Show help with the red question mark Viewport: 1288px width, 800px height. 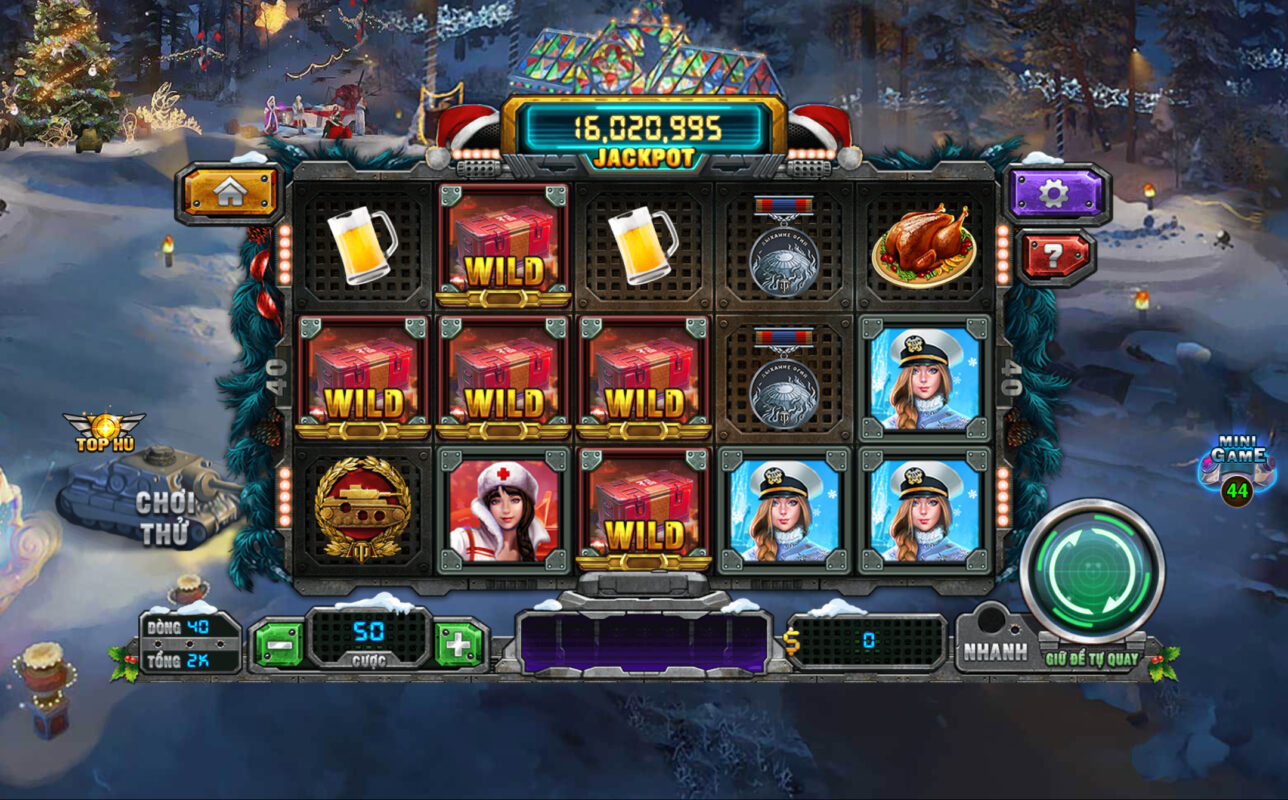click(x=1055, y=256)
